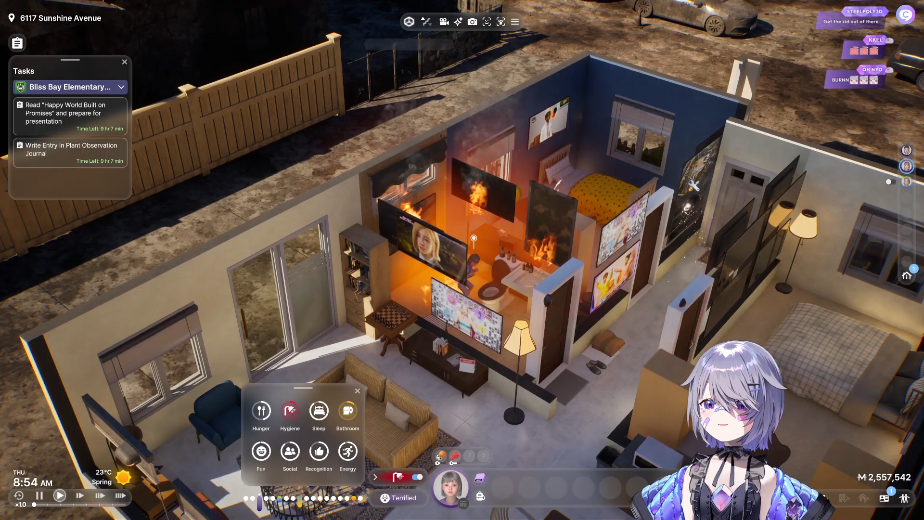This screenshot has height=520, width=924.
Task: Select the Recognition need icon
Action: point(318,451)
